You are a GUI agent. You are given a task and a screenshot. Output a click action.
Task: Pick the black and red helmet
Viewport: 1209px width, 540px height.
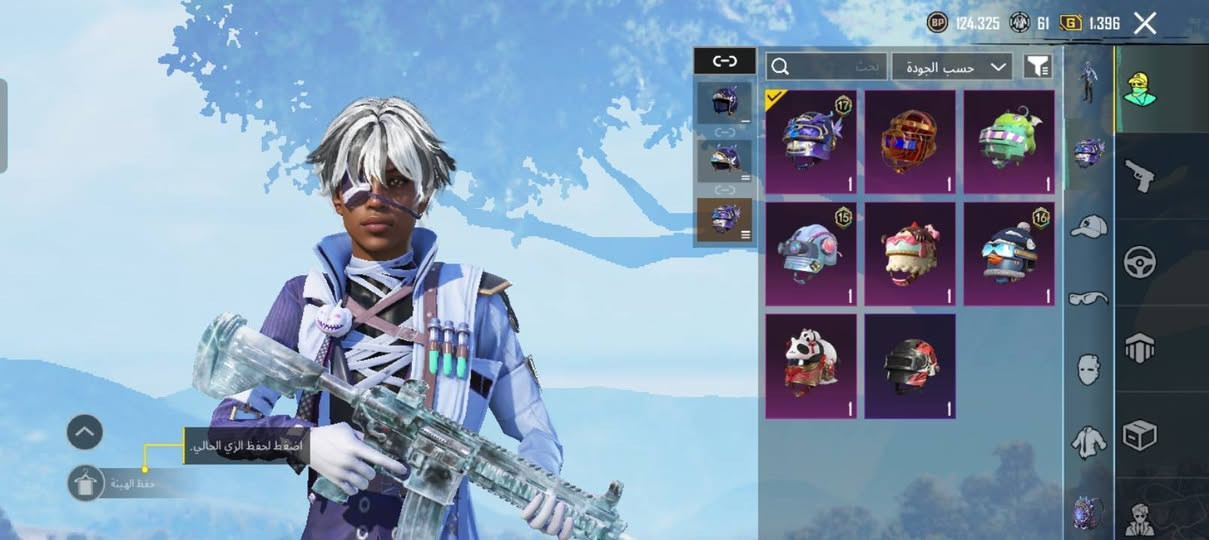coord(909,366)
